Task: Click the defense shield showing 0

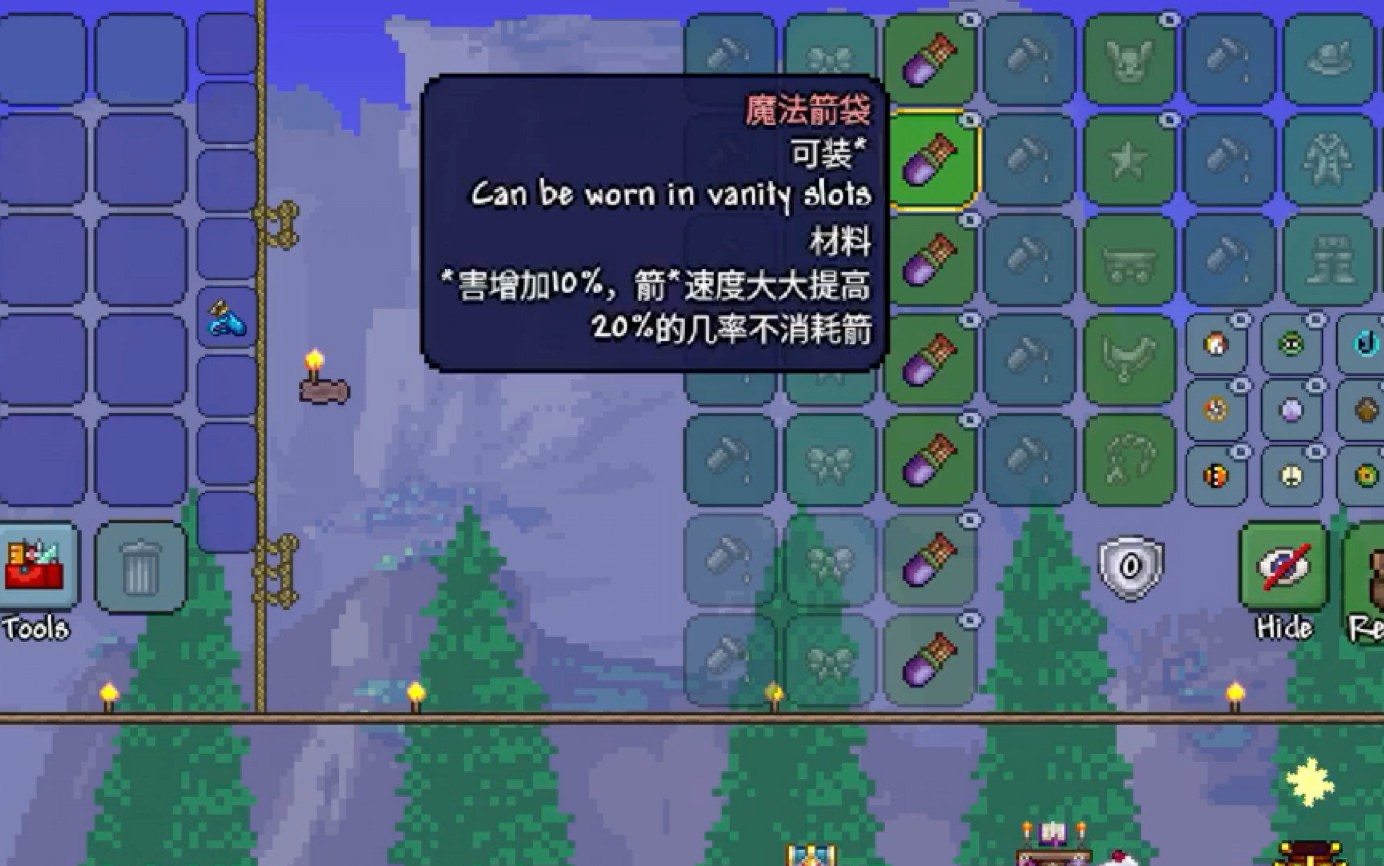Action: [1128, 566]
